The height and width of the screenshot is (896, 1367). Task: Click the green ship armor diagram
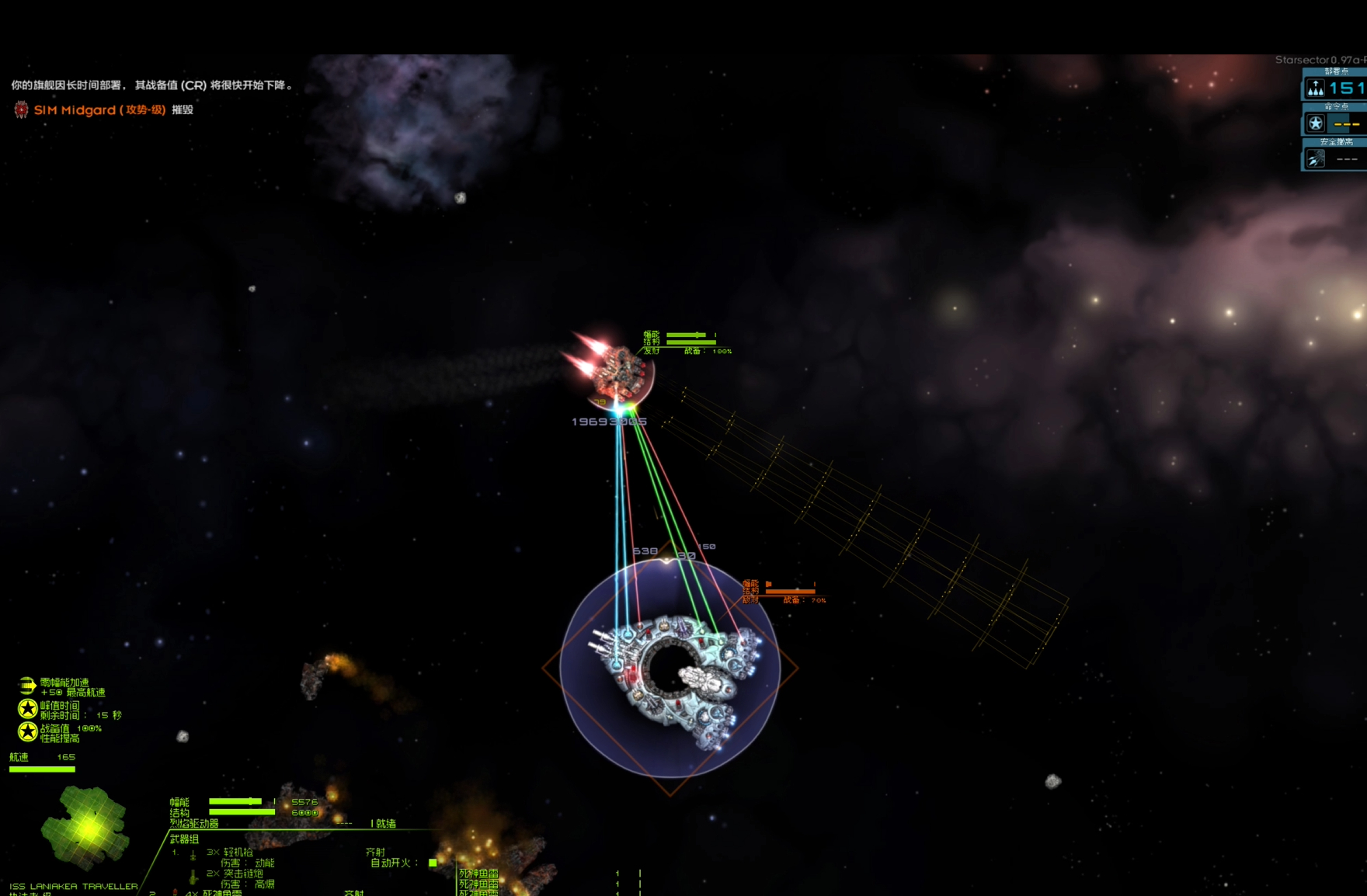[x=84, y=828]
